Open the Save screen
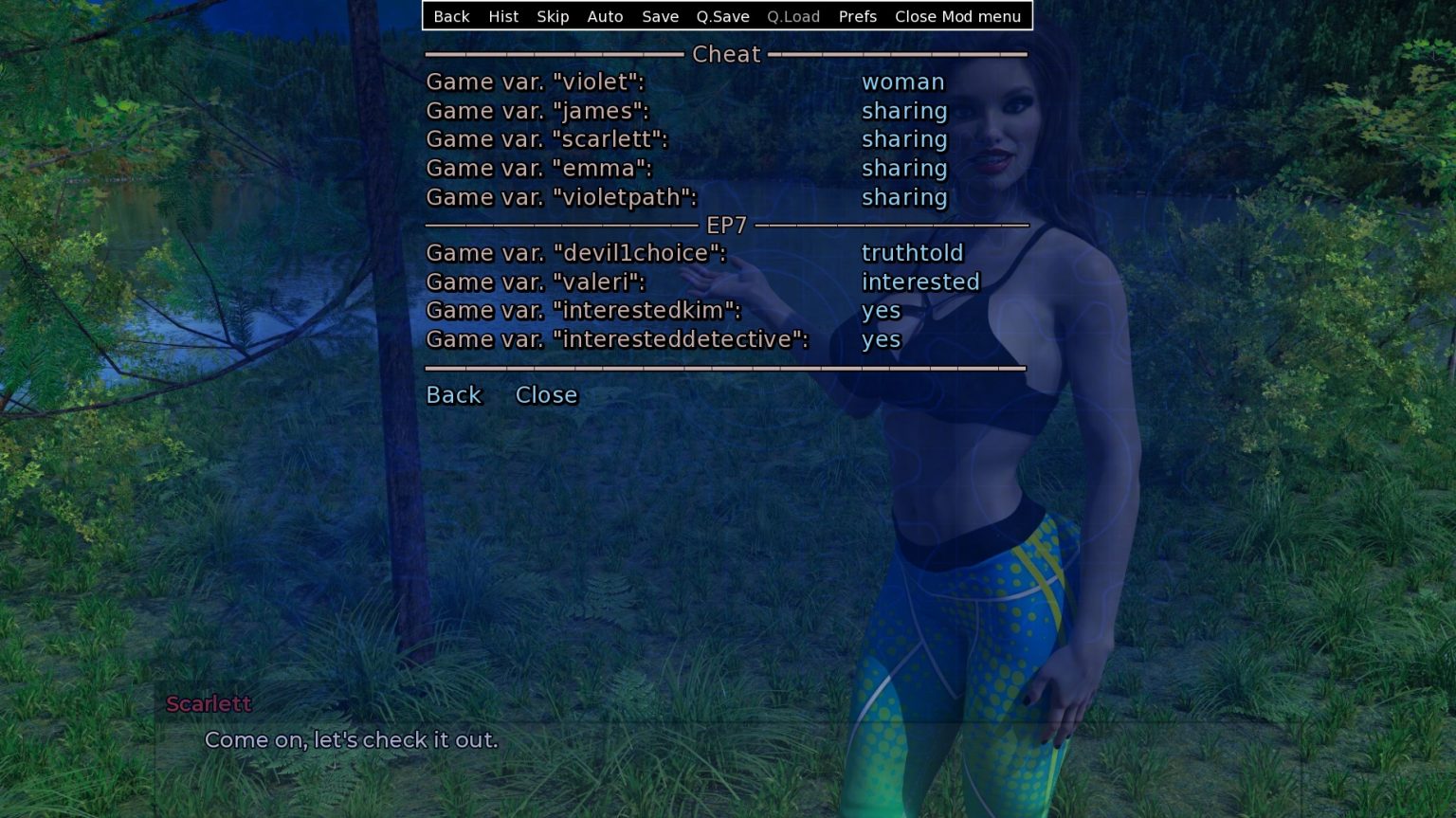This screenshot has width=1456, height=818. click(x=660, y=16)
